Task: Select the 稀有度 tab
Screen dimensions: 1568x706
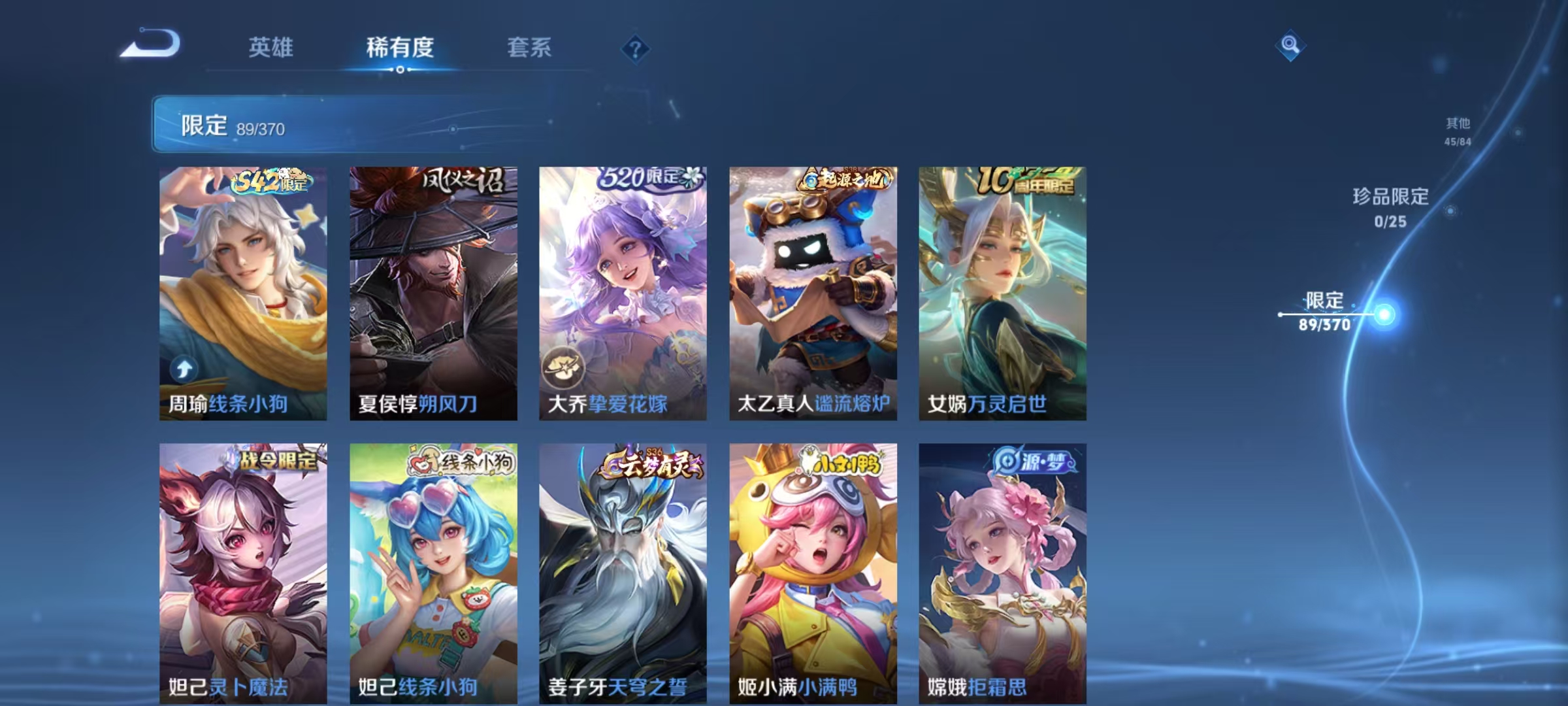Action: pyautogui.click(x=400, y=47)
